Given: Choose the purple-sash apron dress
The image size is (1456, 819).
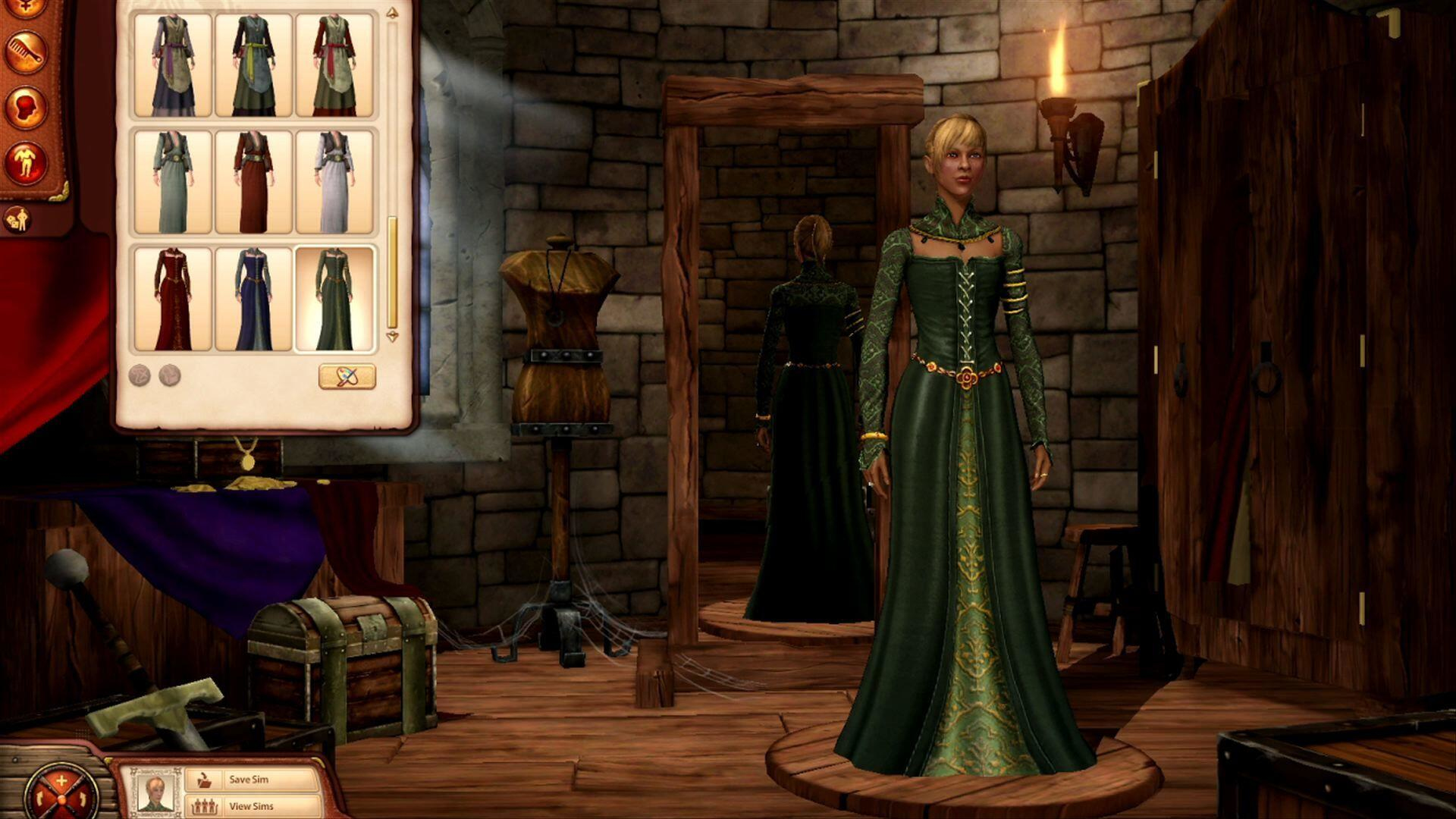Looking at the screenshot, I should tap(173, 65).
